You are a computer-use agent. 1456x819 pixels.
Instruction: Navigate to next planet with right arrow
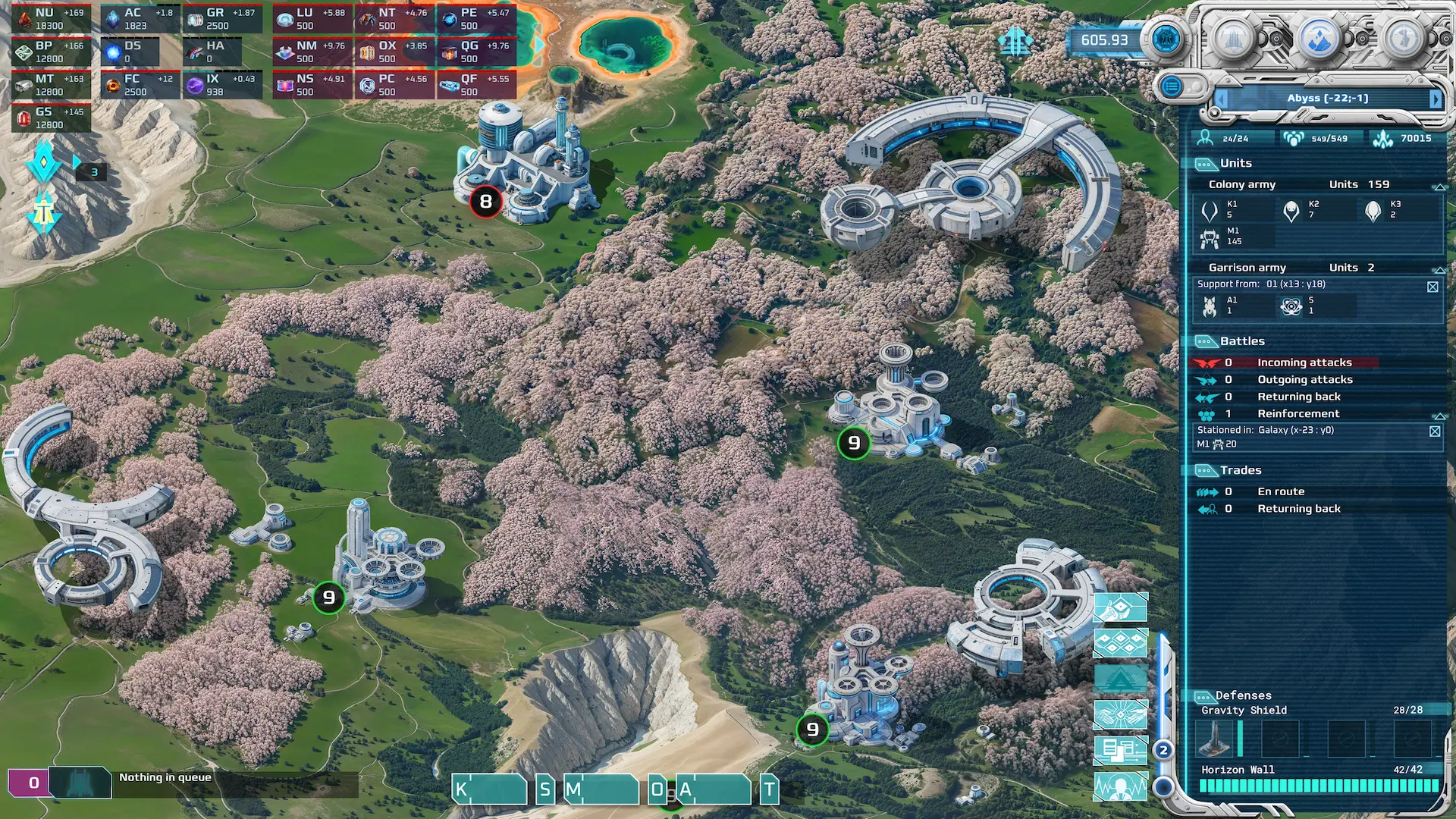click(1435, 99)
